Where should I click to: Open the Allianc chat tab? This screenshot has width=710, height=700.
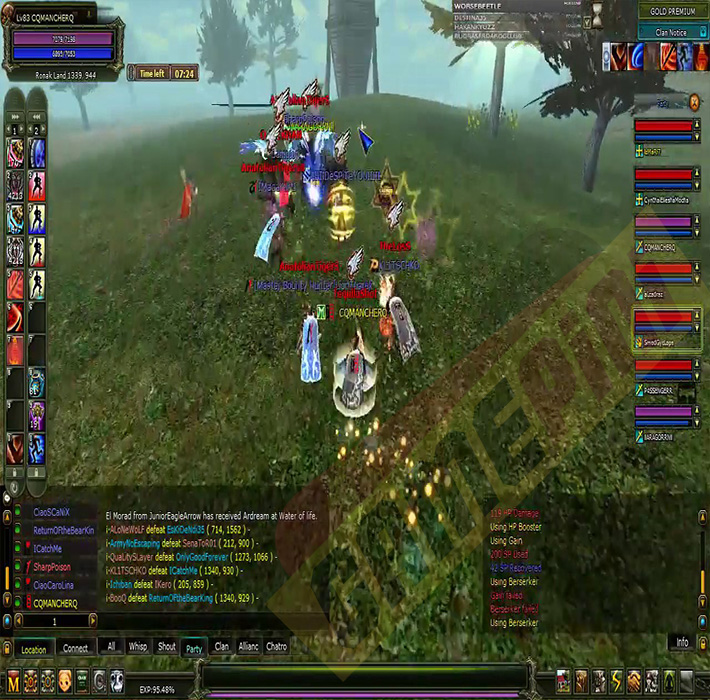[x=248, y=647]
